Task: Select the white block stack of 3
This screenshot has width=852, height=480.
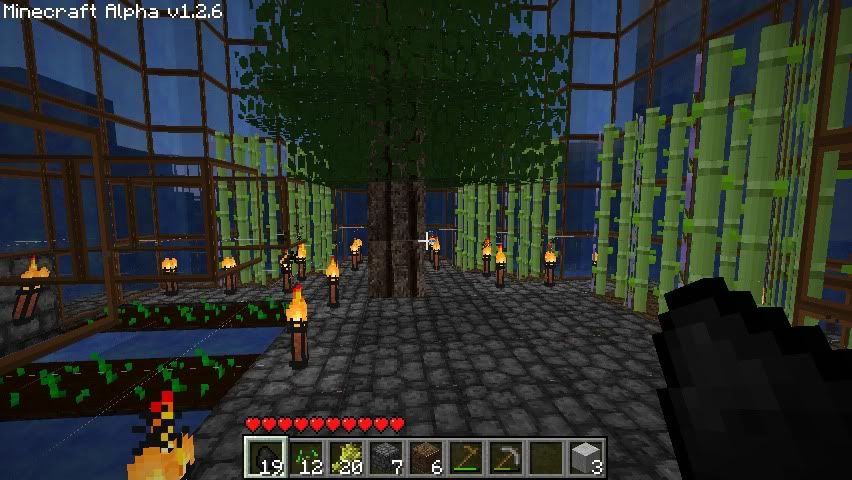Action: (x=586, y=458)
